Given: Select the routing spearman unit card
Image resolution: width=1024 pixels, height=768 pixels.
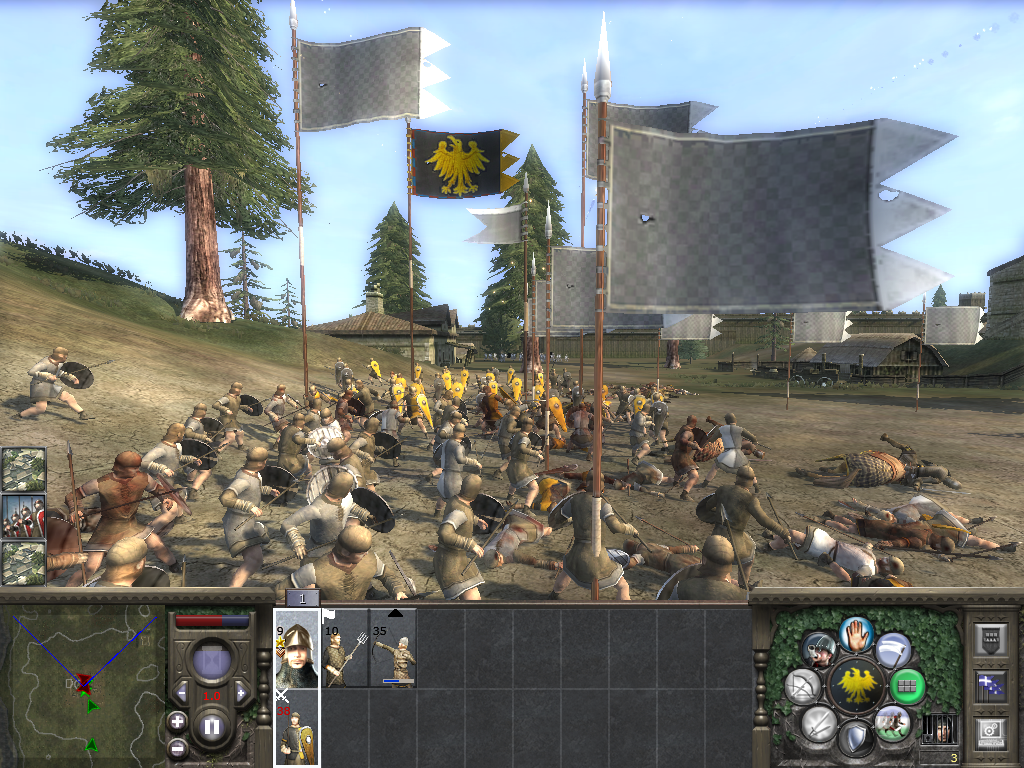Looking at the screenshot, I should (x=297, y=728).
